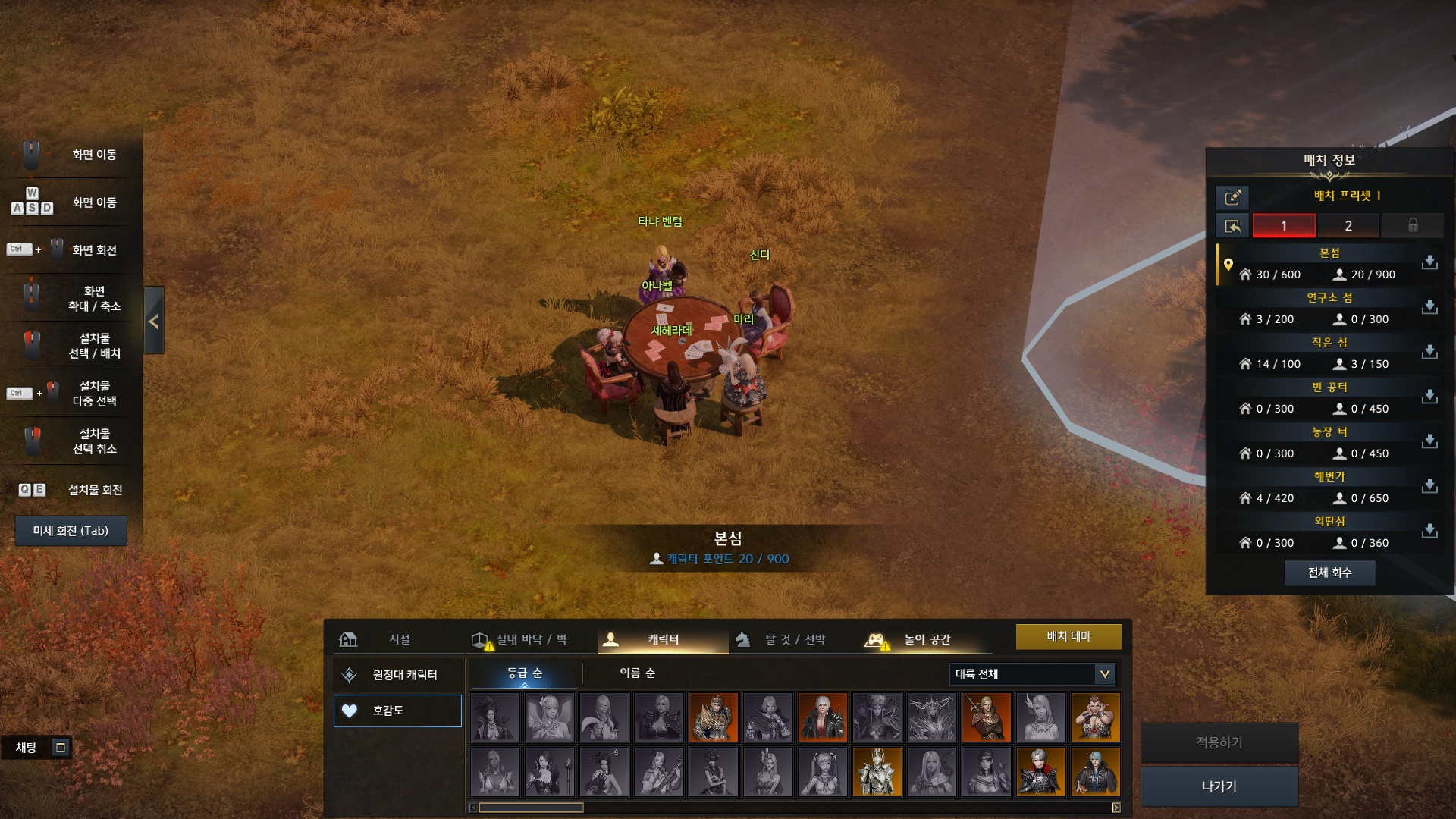Open the 놀이 공간 tab
Viewport: 1456px width, 819px height.
click(x=926, y=639)
